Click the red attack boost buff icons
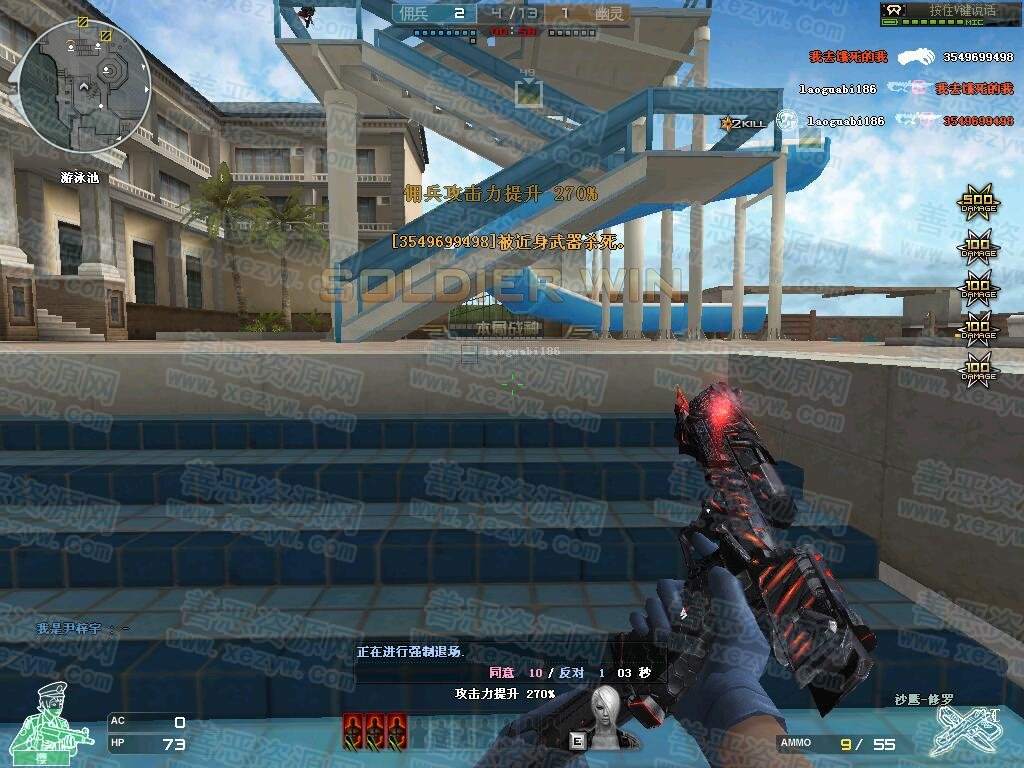Viewport: 1024px width, 768px height. tap(375, 729)
